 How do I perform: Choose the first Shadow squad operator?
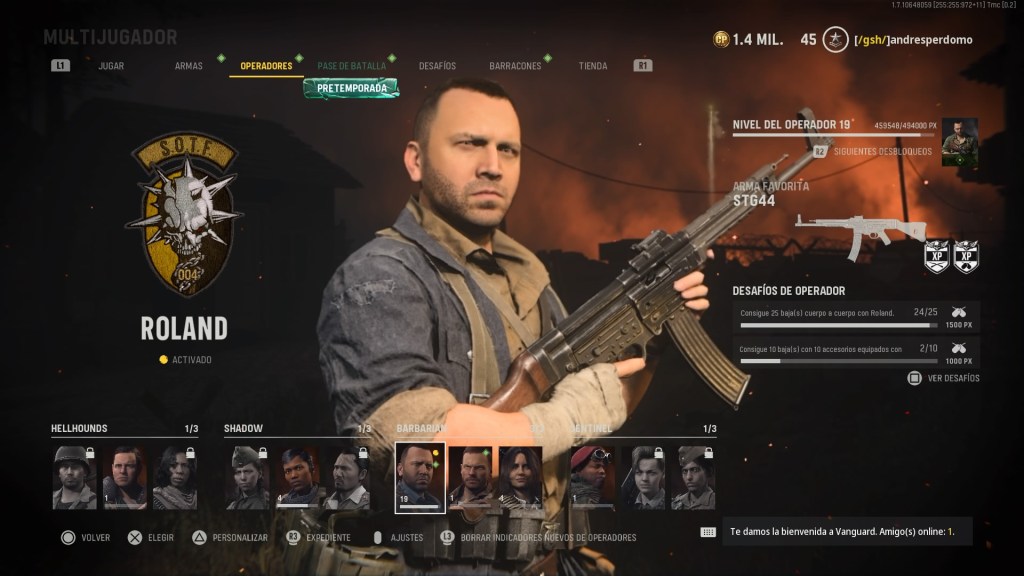coord(247,477)
